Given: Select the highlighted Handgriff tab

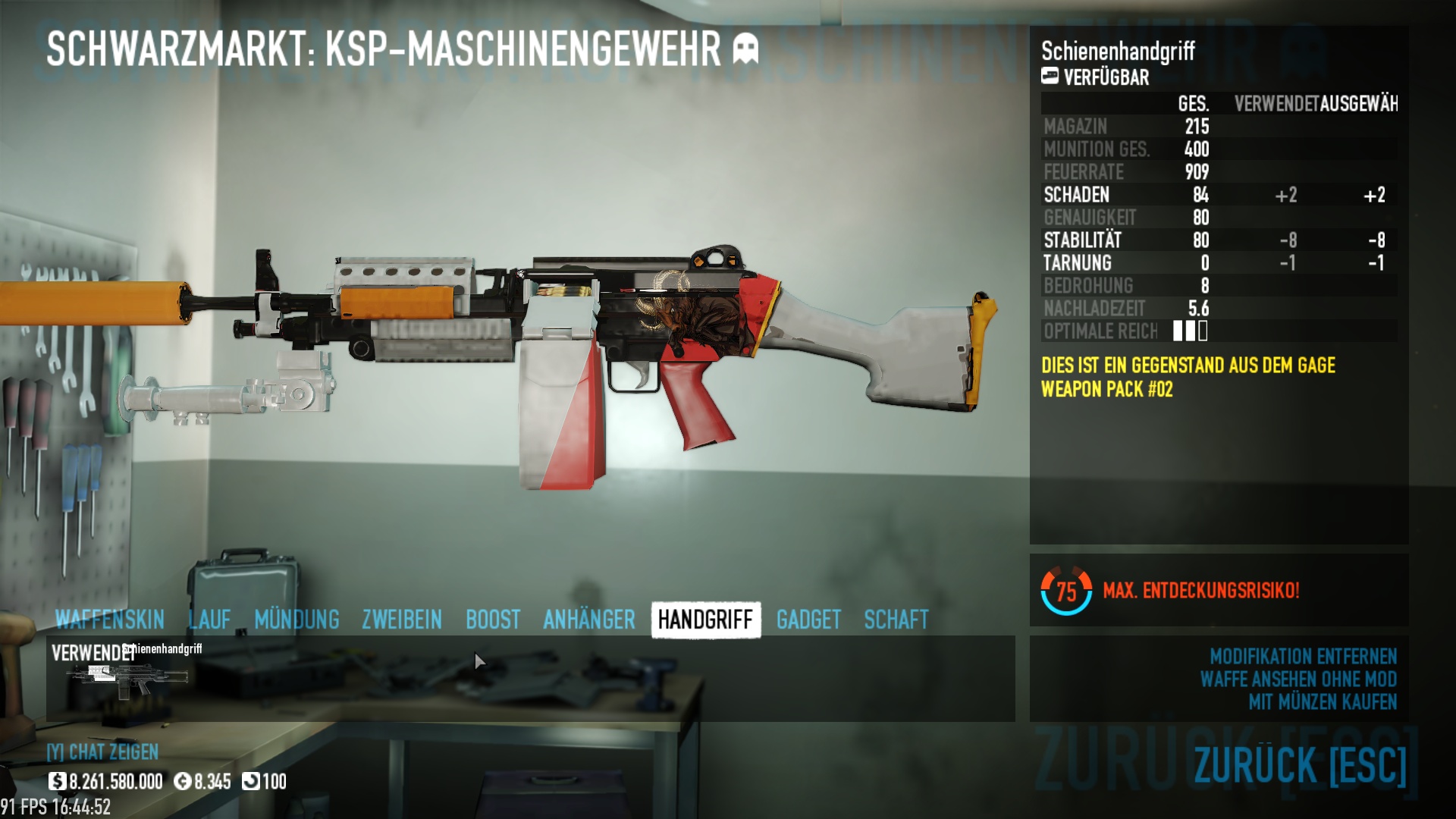Looking at the screenshot, I should point(705,620).
